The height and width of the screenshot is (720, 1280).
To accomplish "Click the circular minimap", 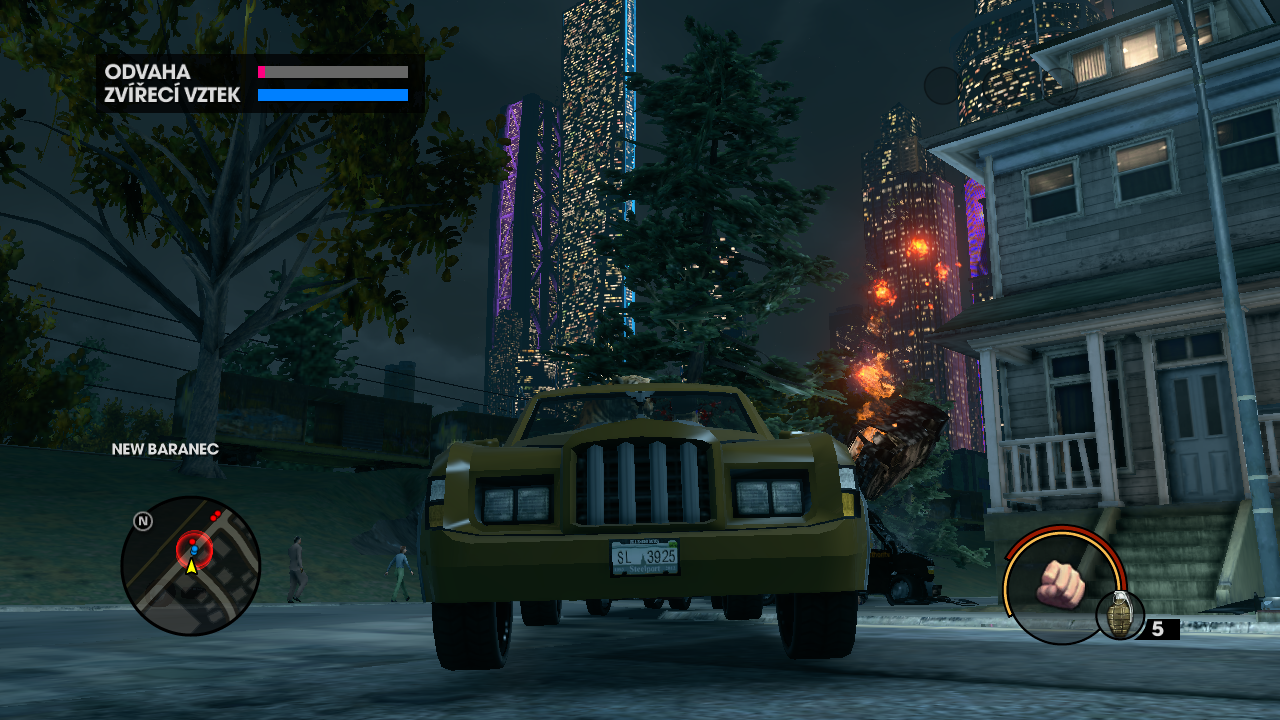I will pos(190,566).
